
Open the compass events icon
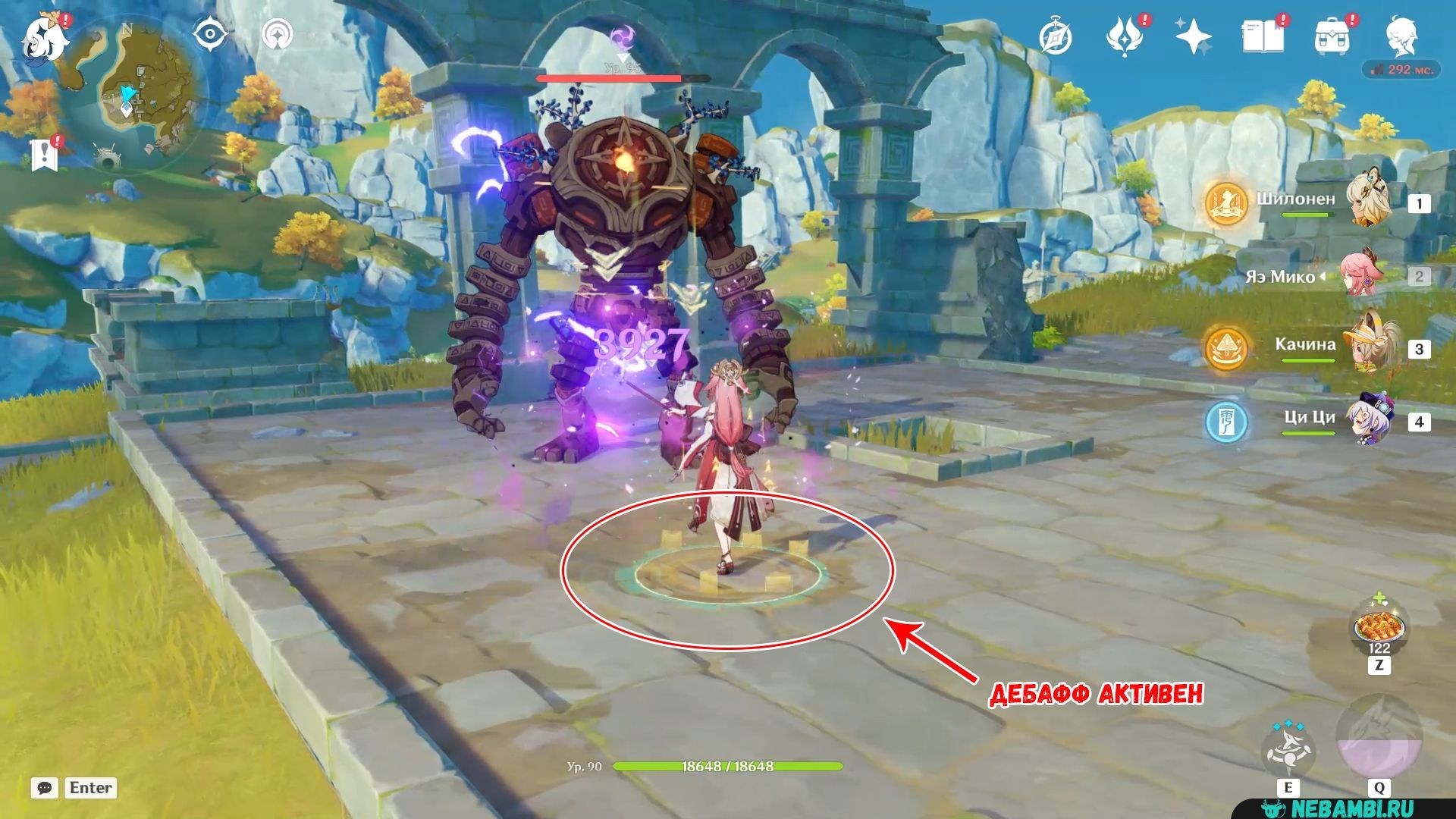click(1056, 36)
